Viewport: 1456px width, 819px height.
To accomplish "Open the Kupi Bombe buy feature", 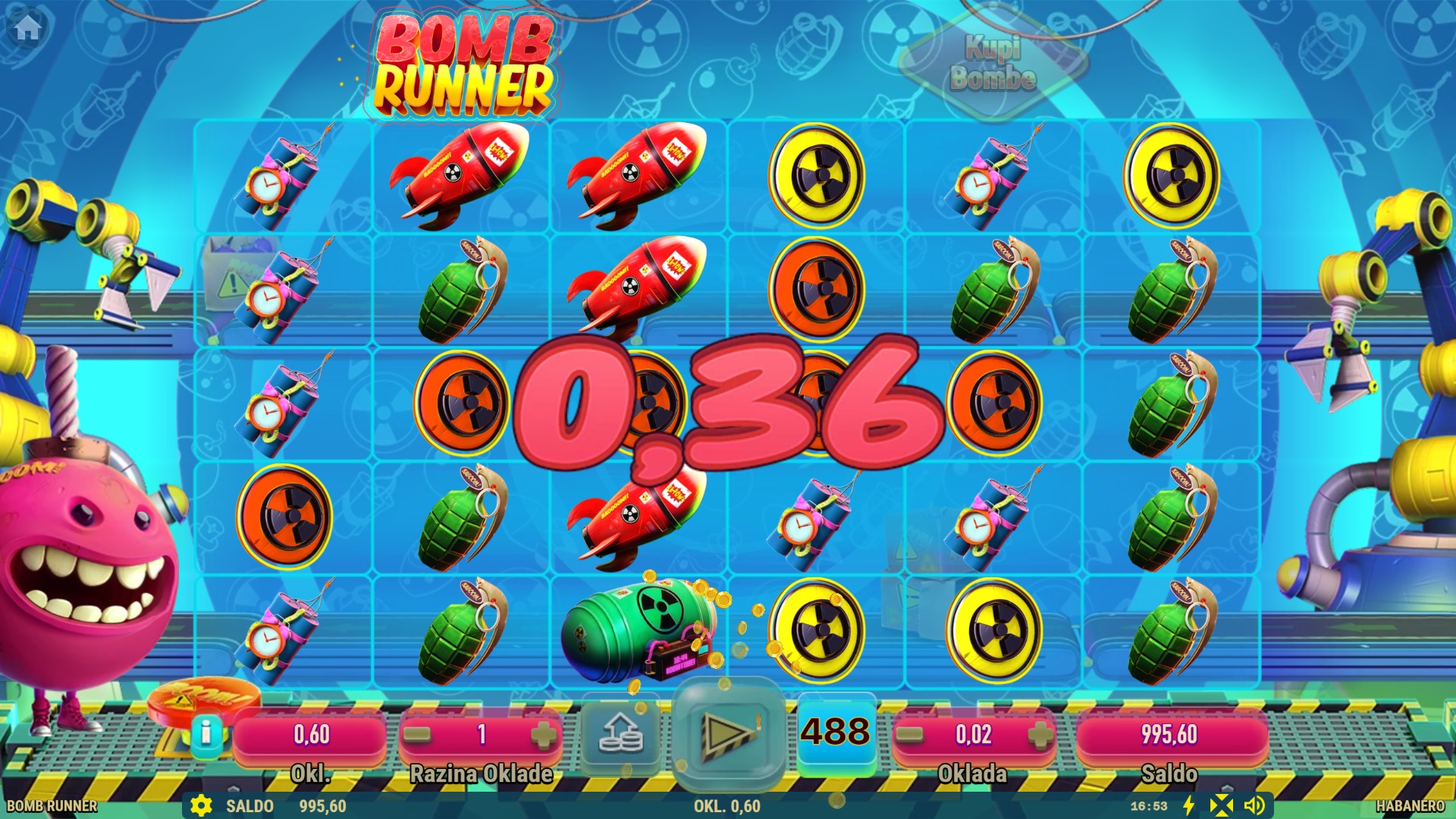I will (x=993, y=63).
